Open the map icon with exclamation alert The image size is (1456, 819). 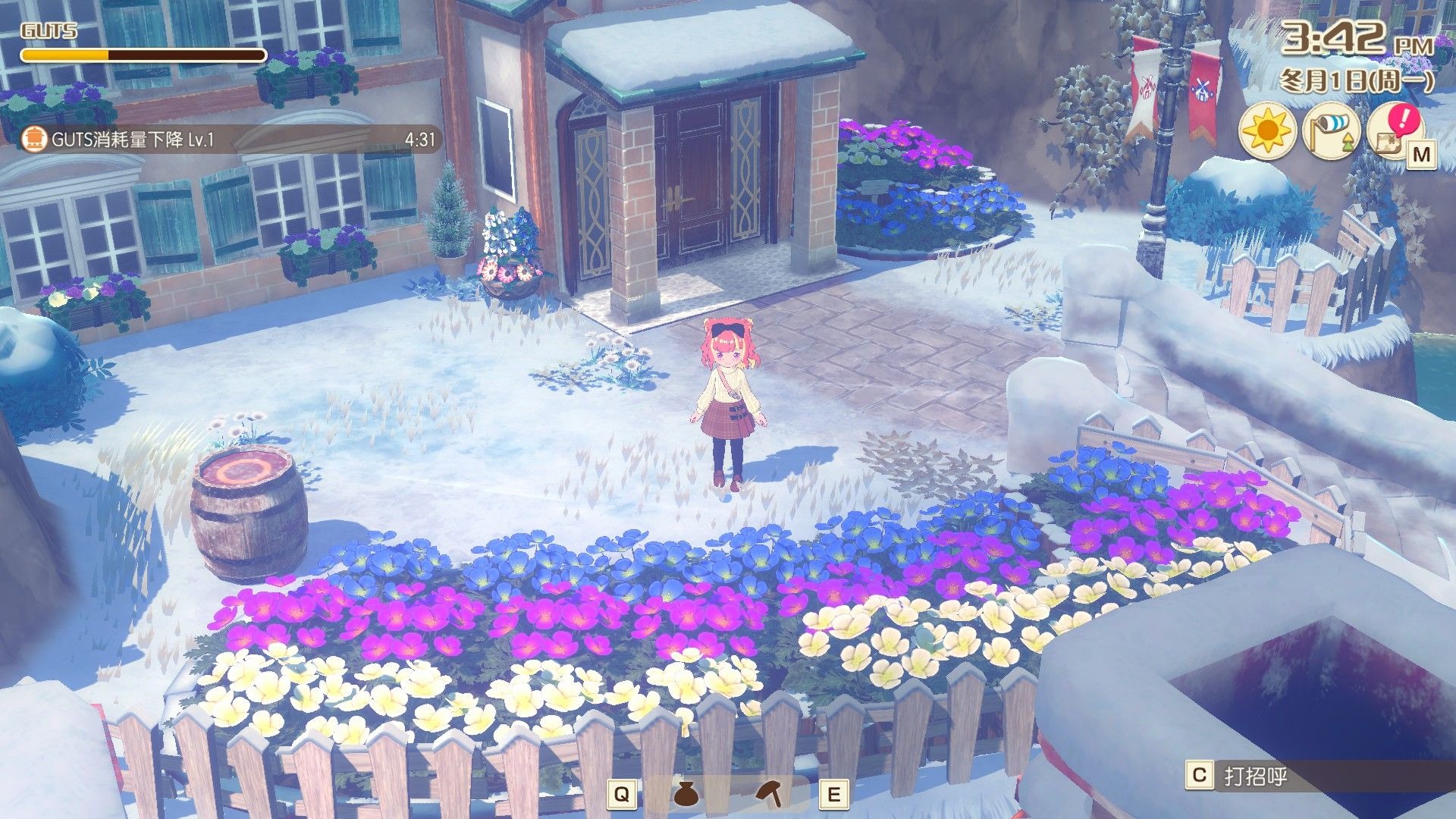point(1395,132)
